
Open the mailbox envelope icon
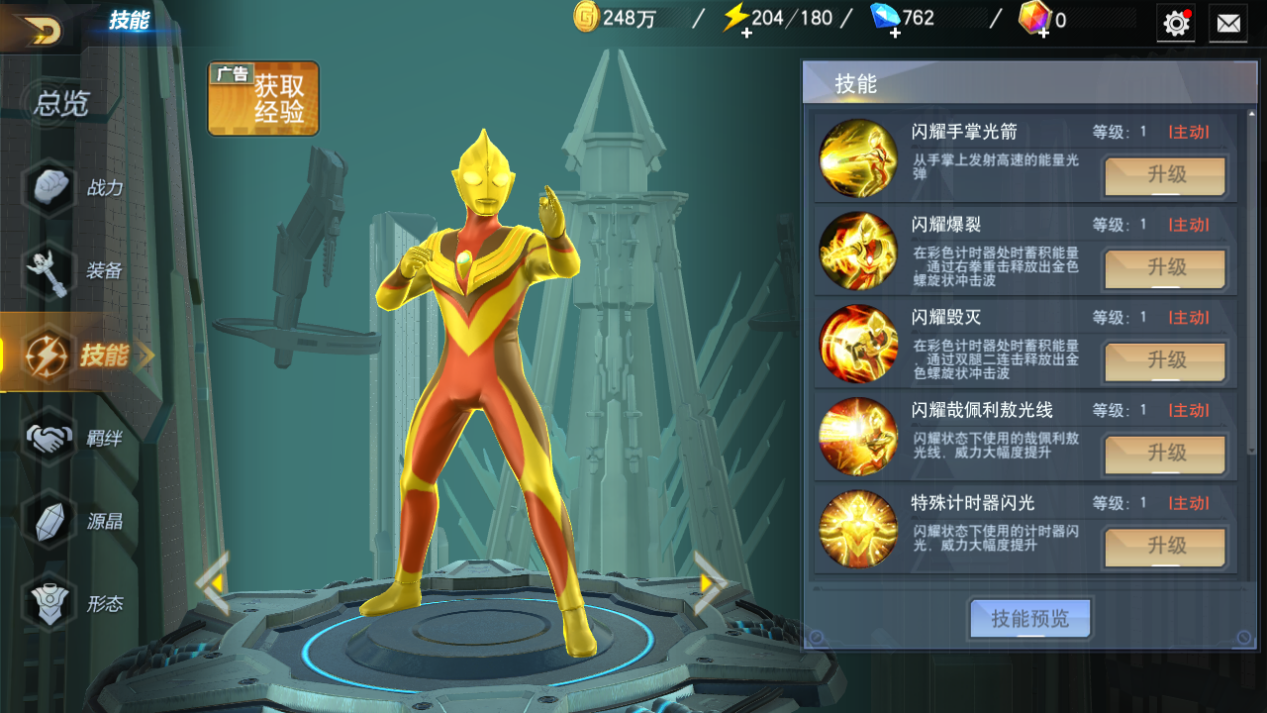[1228, 23]
